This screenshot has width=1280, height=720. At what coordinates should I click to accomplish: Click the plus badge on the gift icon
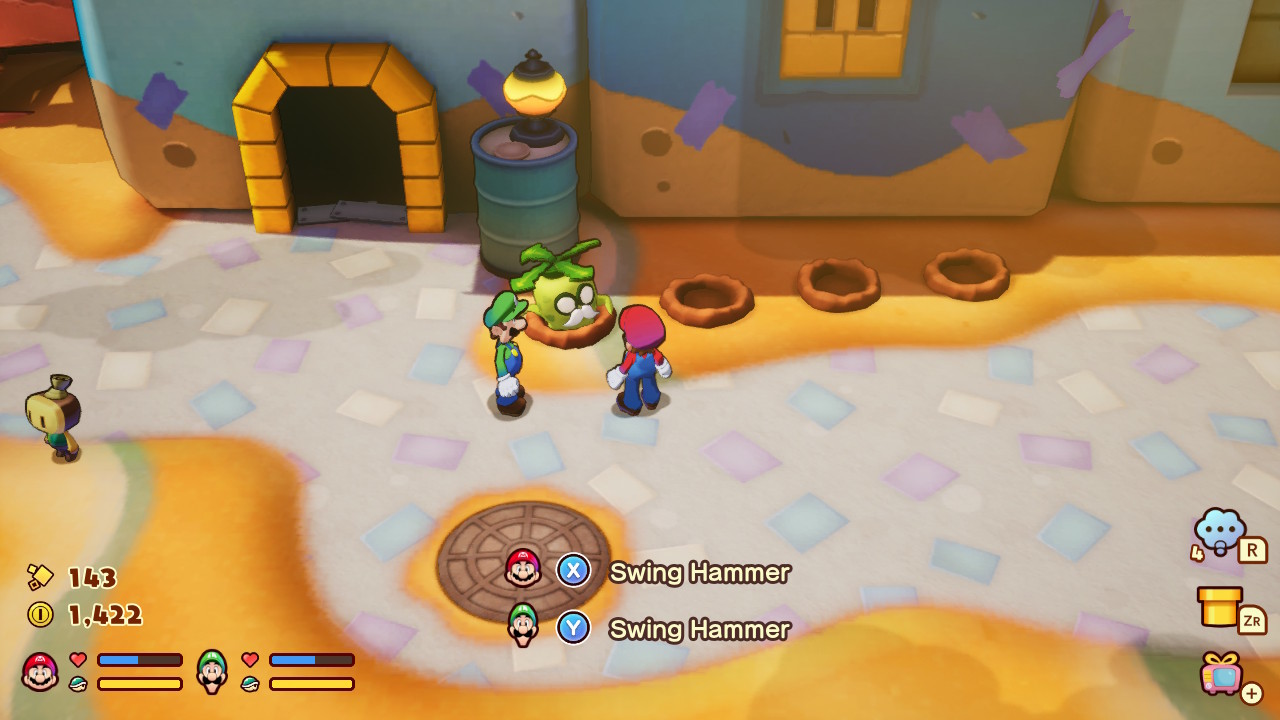coord(1253,693)
